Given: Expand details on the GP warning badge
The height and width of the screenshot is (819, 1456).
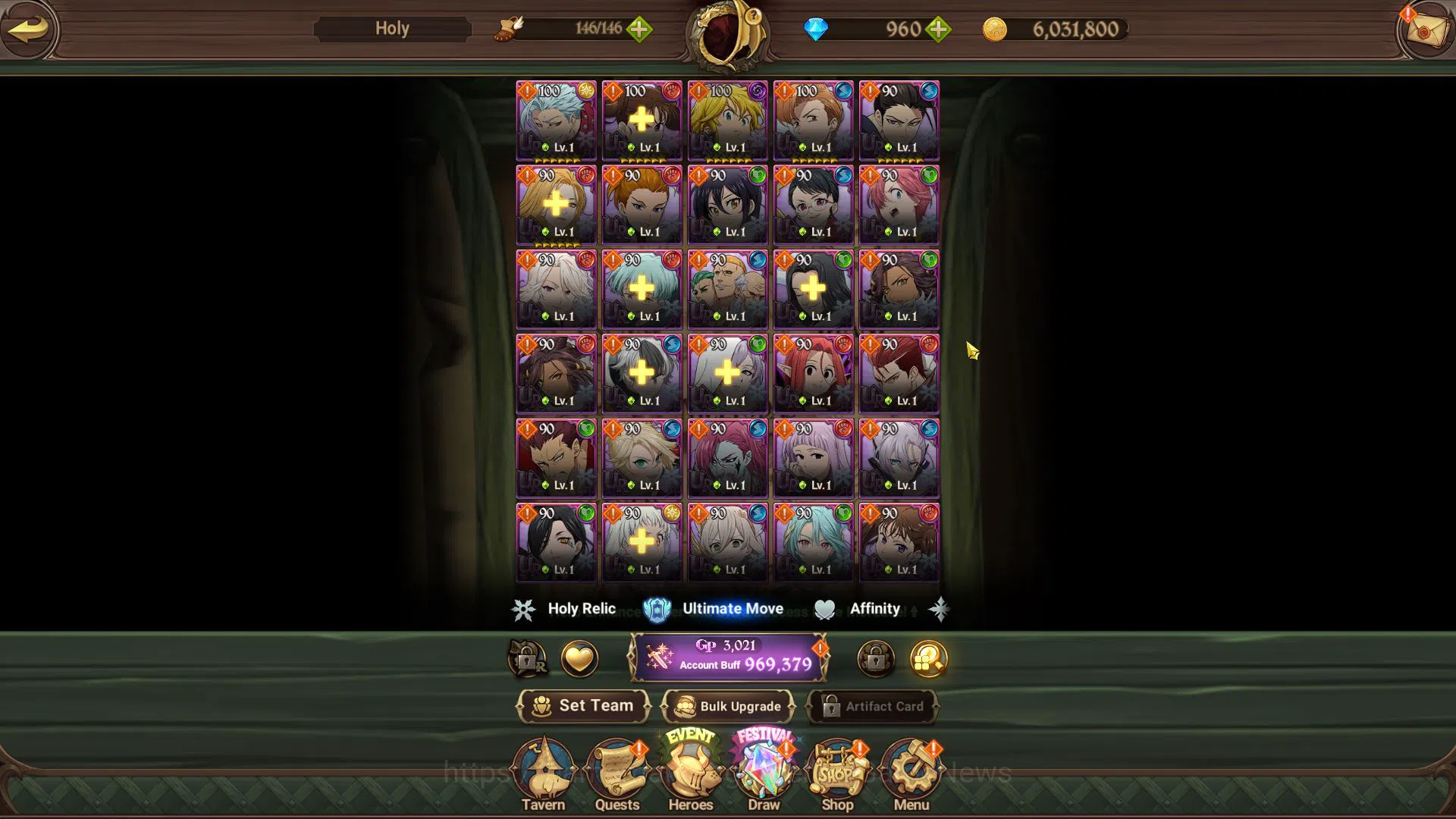Looking at the screenshot, I should click(819, 648).
